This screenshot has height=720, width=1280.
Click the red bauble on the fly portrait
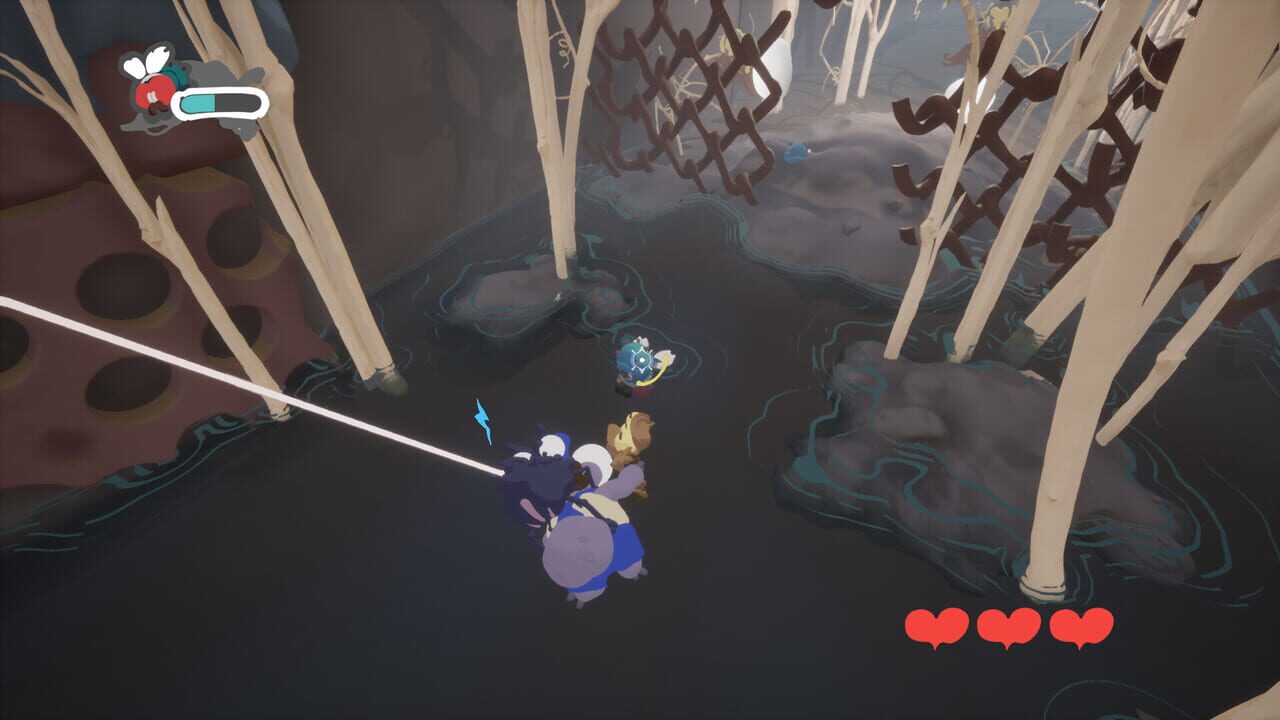coord(152,92)
